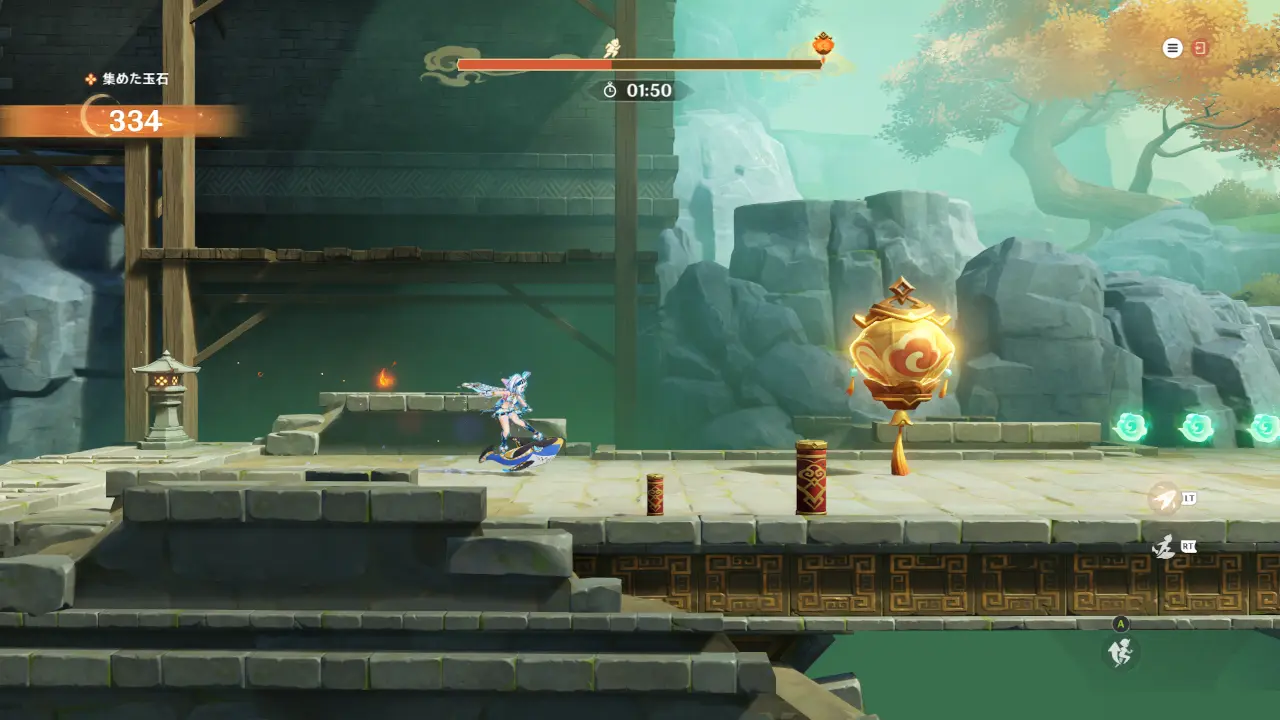
Task: Open the hamburger menu button
Action: pyautogui.click(x=1172, y=48)
